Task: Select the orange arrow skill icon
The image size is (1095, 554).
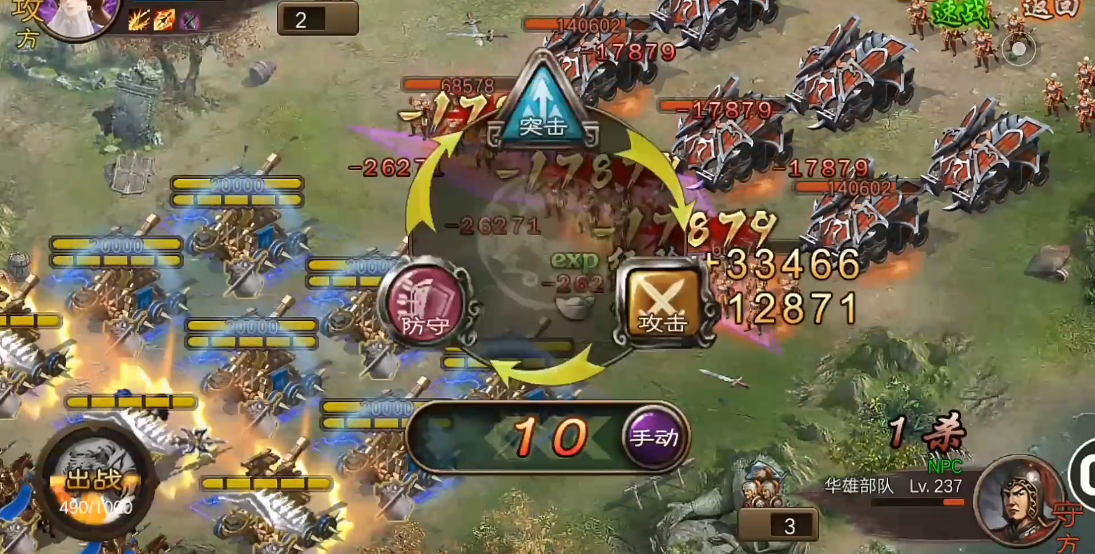Action: (163, 18)
